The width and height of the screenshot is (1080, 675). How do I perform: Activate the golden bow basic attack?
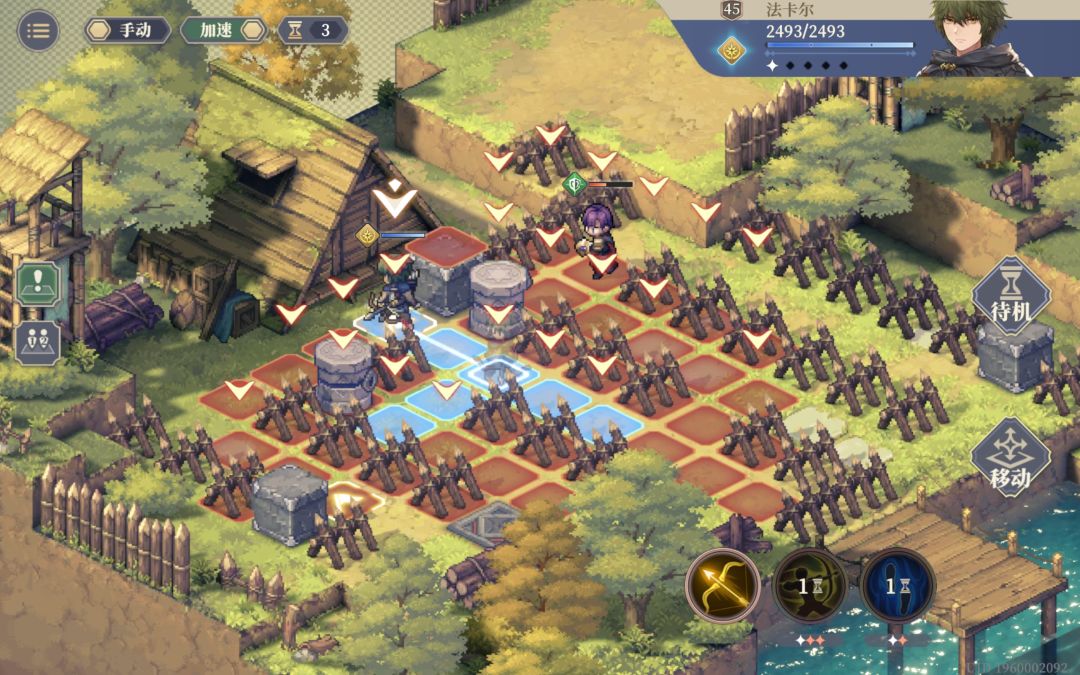[723, 585]
